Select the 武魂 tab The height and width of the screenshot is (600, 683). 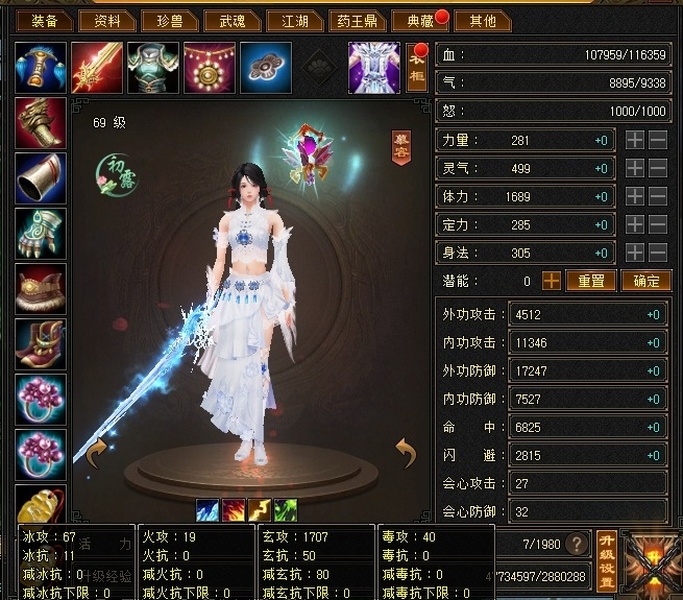pyautogui.click(x=231, y=20)
